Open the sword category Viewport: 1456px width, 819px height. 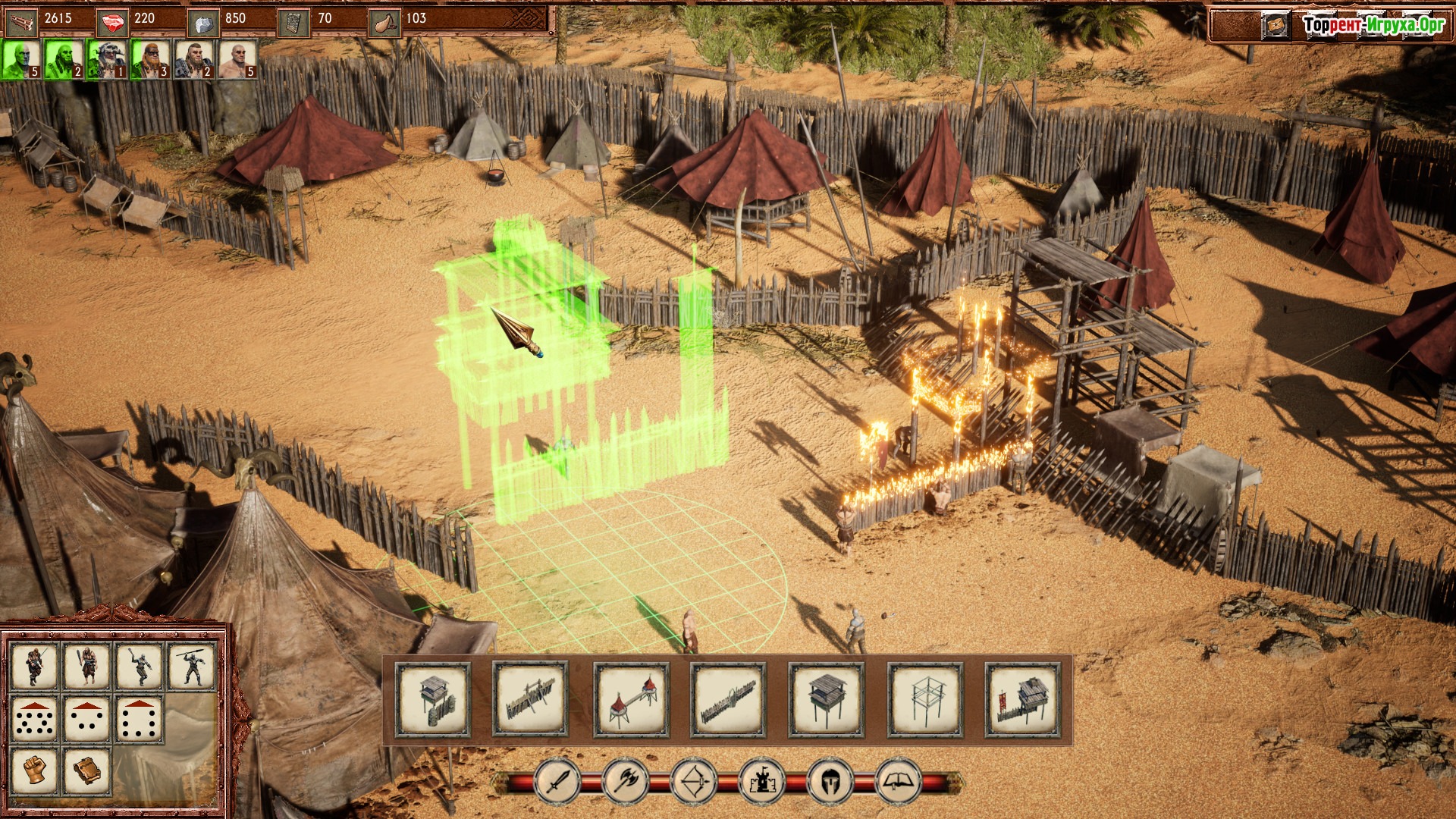[558, 781]
